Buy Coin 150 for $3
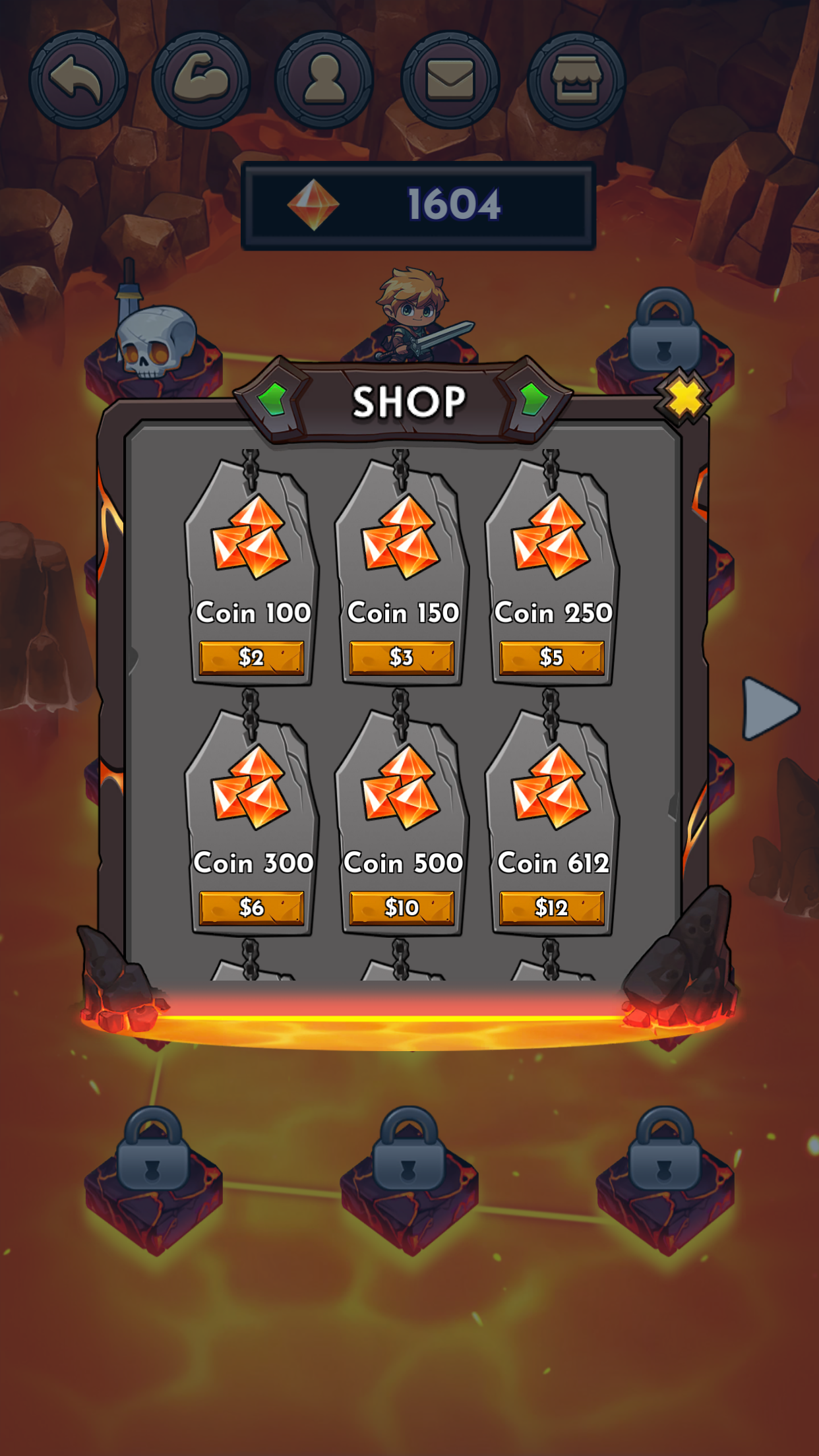Viewport: 819px width, 1456px height. [x=402, y=657]
